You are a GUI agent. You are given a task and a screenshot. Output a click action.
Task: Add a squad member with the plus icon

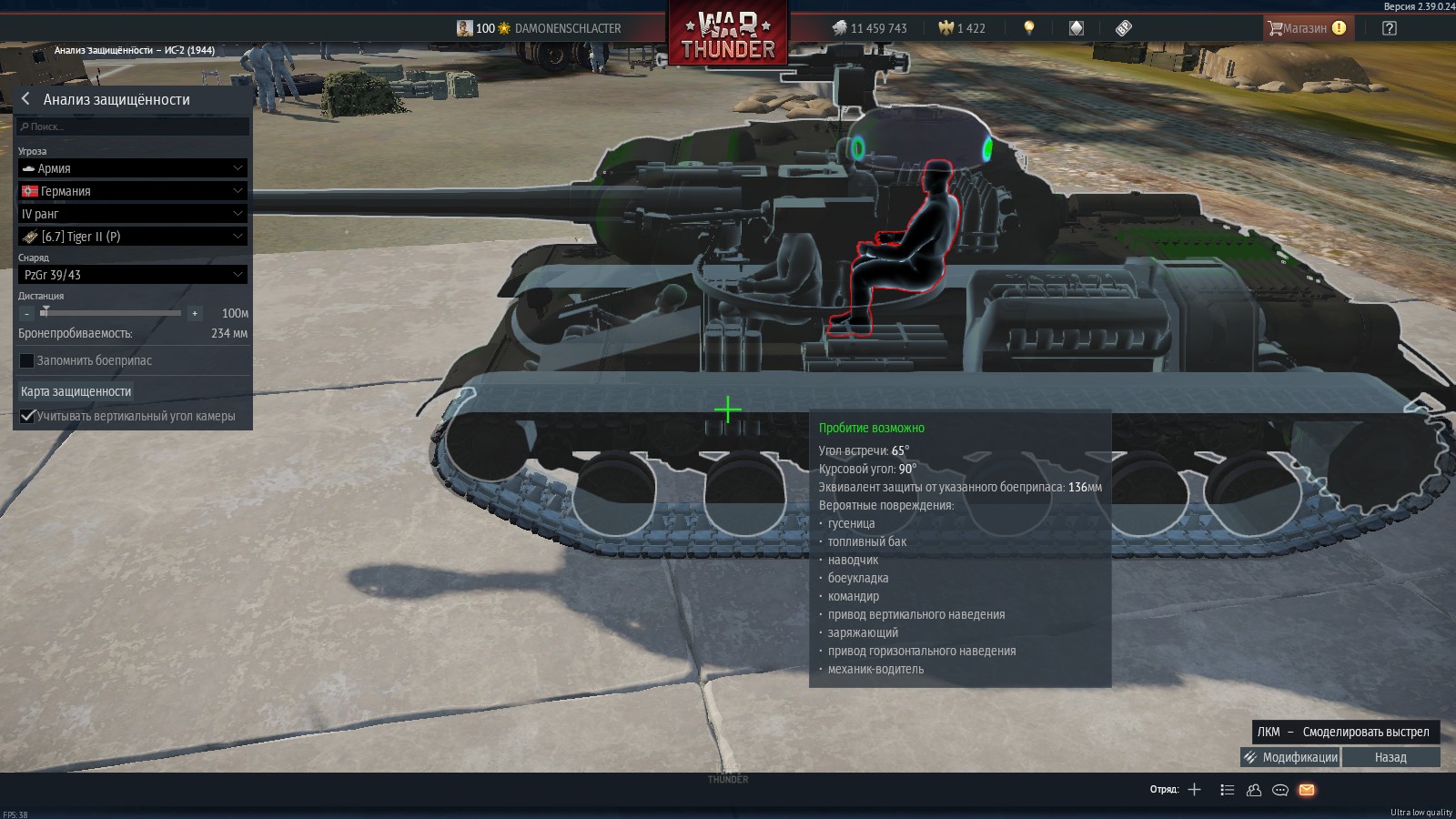click(1195, 790)
